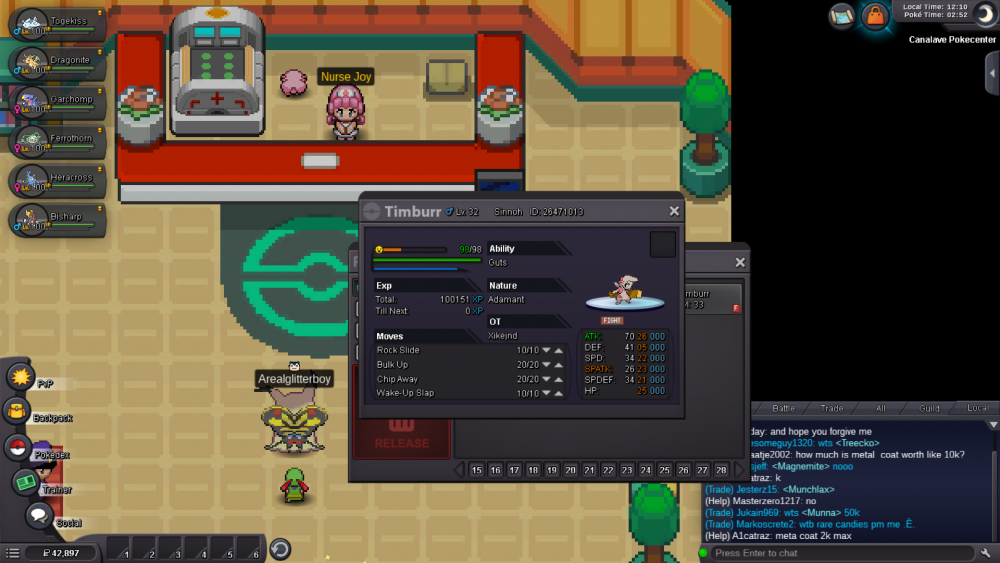Select Garchomp in the party list

[57, 103]
